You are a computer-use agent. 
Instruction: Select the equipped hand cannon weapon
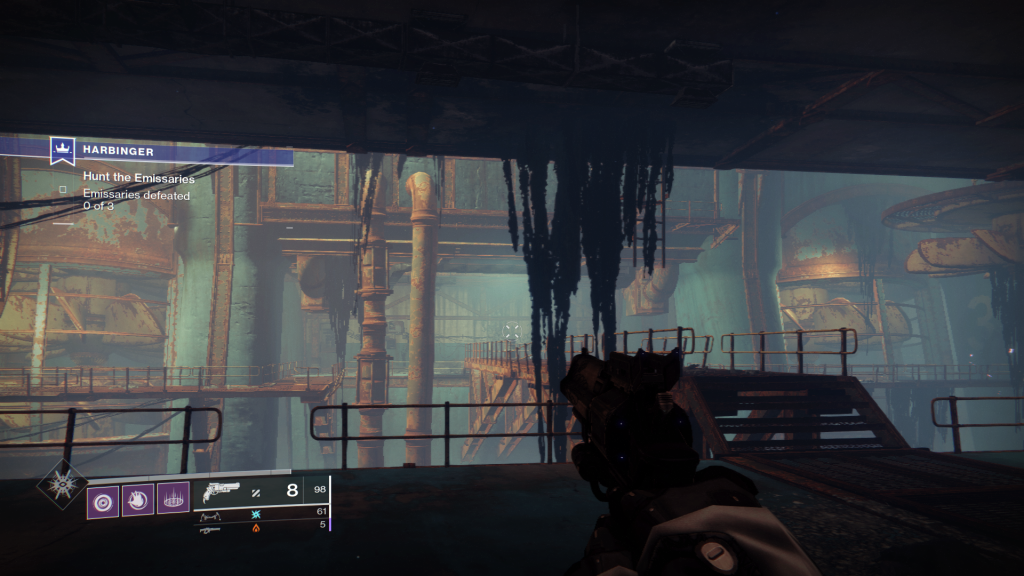(221, 492)
